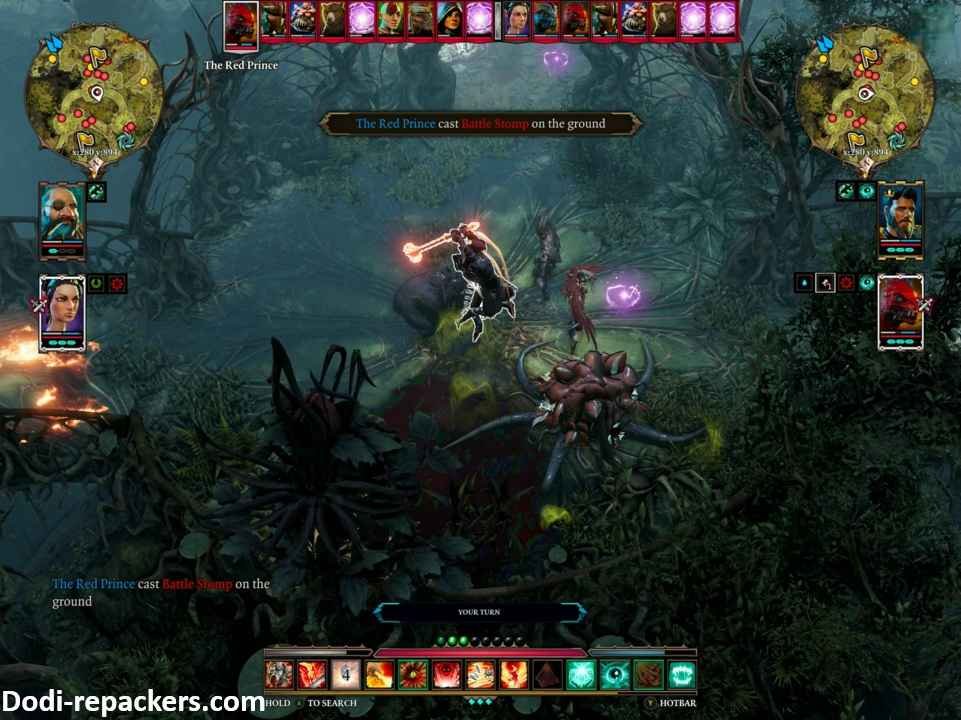Select the dark pyramid item in the hotbar
This screenshot has height=720, width=961.
(x=547, y=675)
